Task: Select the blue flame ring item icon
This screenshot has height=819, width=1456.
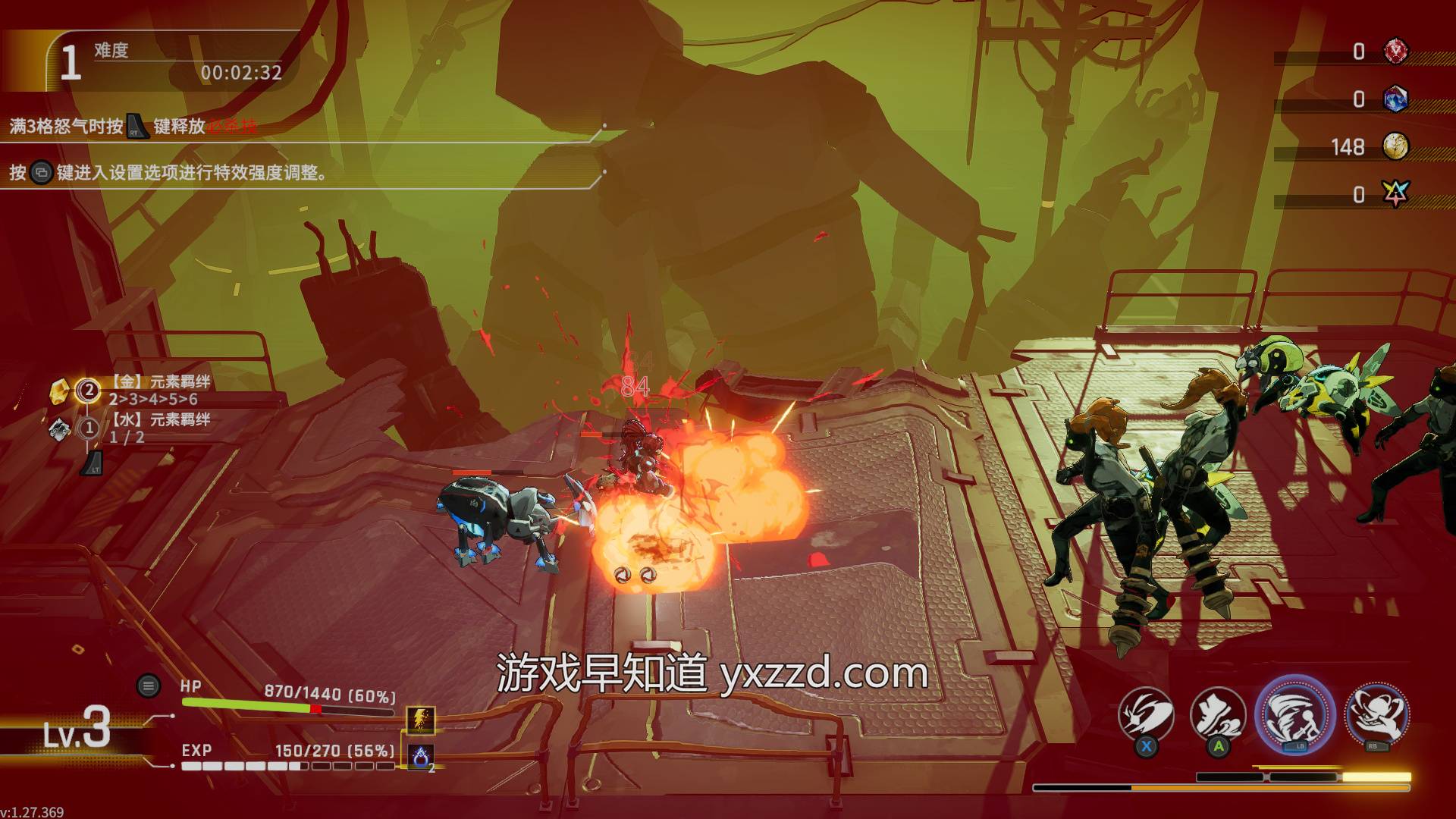Action: [421, 756]
